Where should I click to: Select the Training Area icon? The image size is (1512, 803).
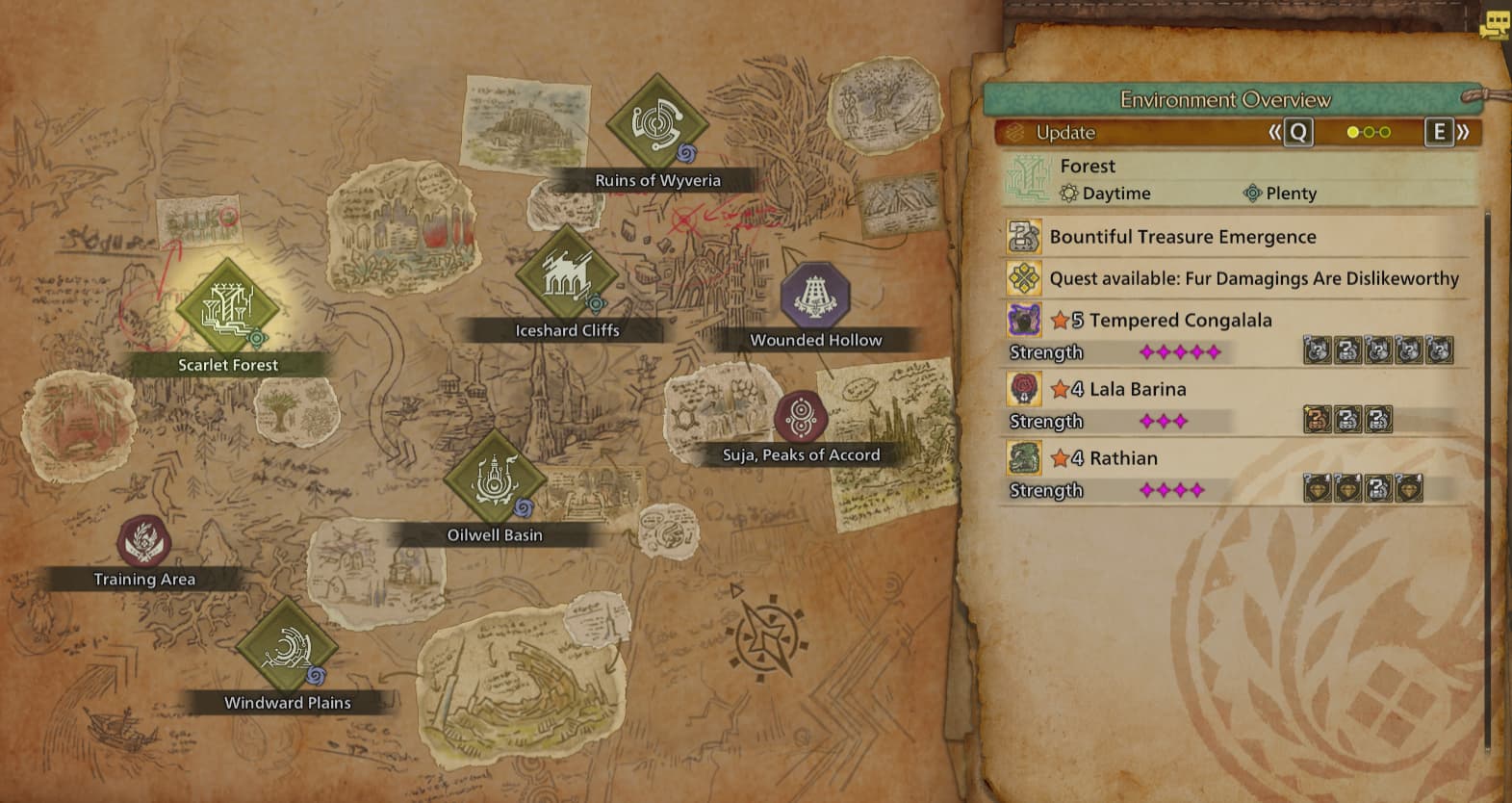pos(142,541)
